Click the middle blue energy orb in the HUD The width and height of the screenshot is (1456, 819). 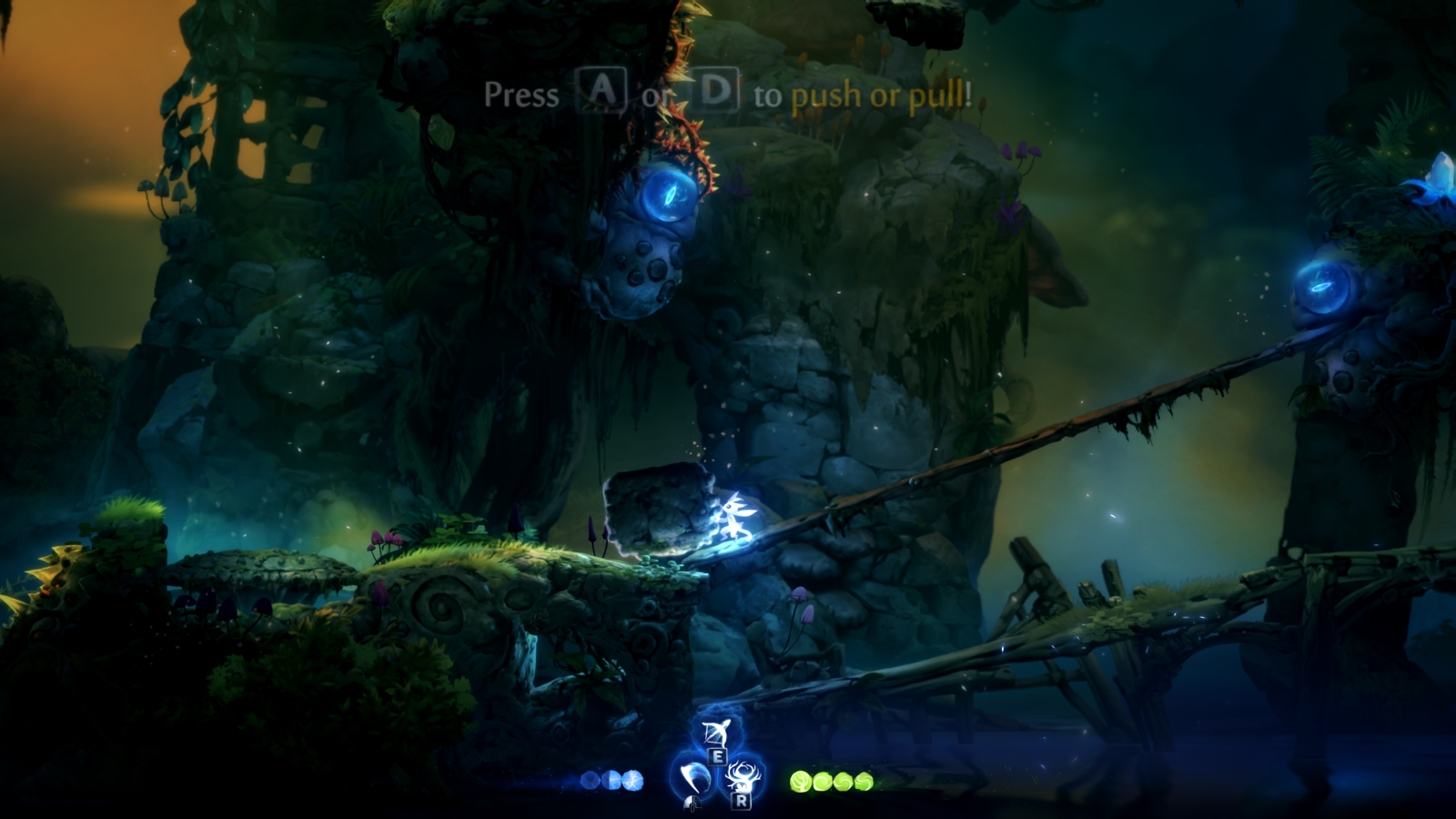click(x=612, y=781)
